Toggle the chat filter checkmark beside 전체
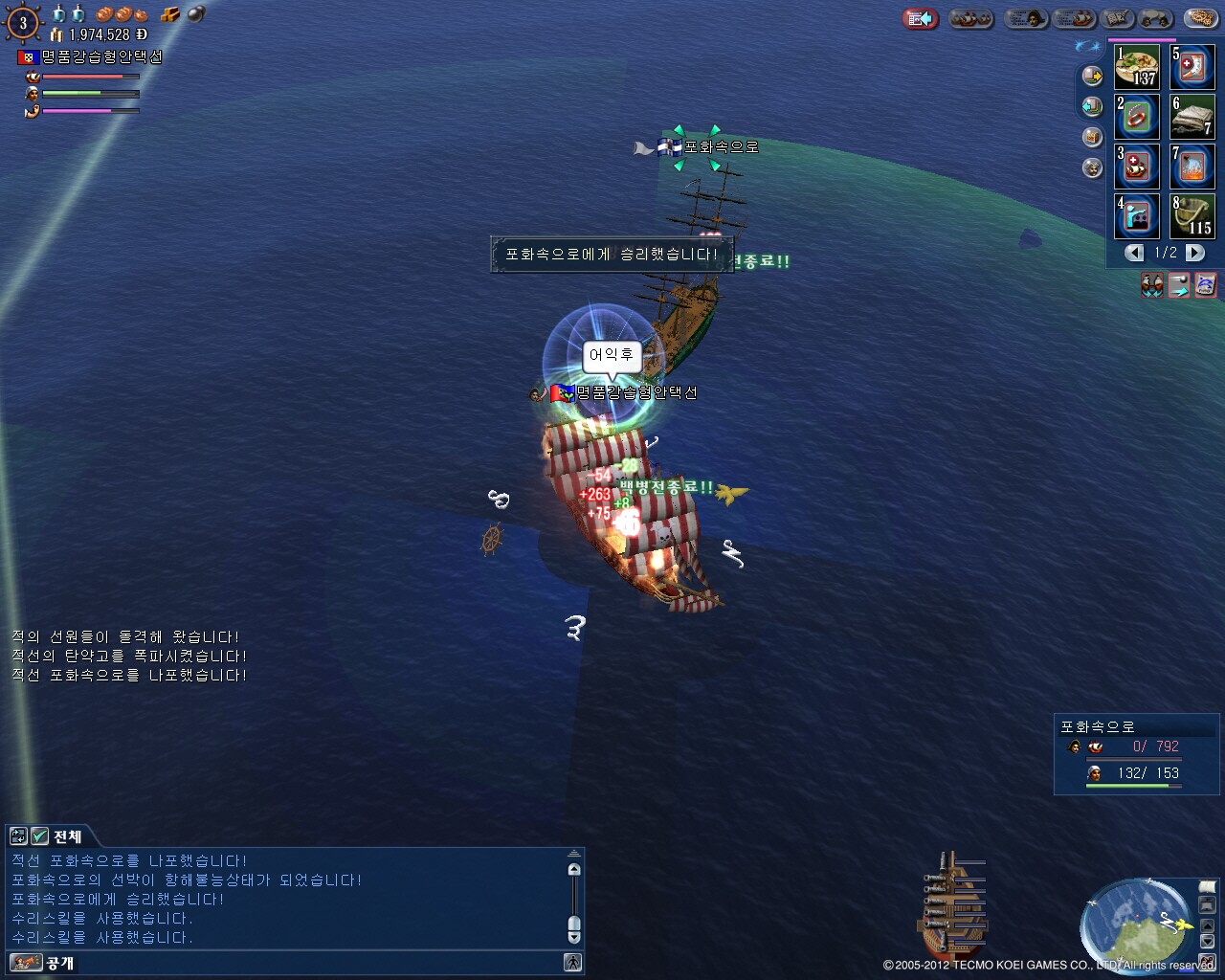 pos(39,836)
